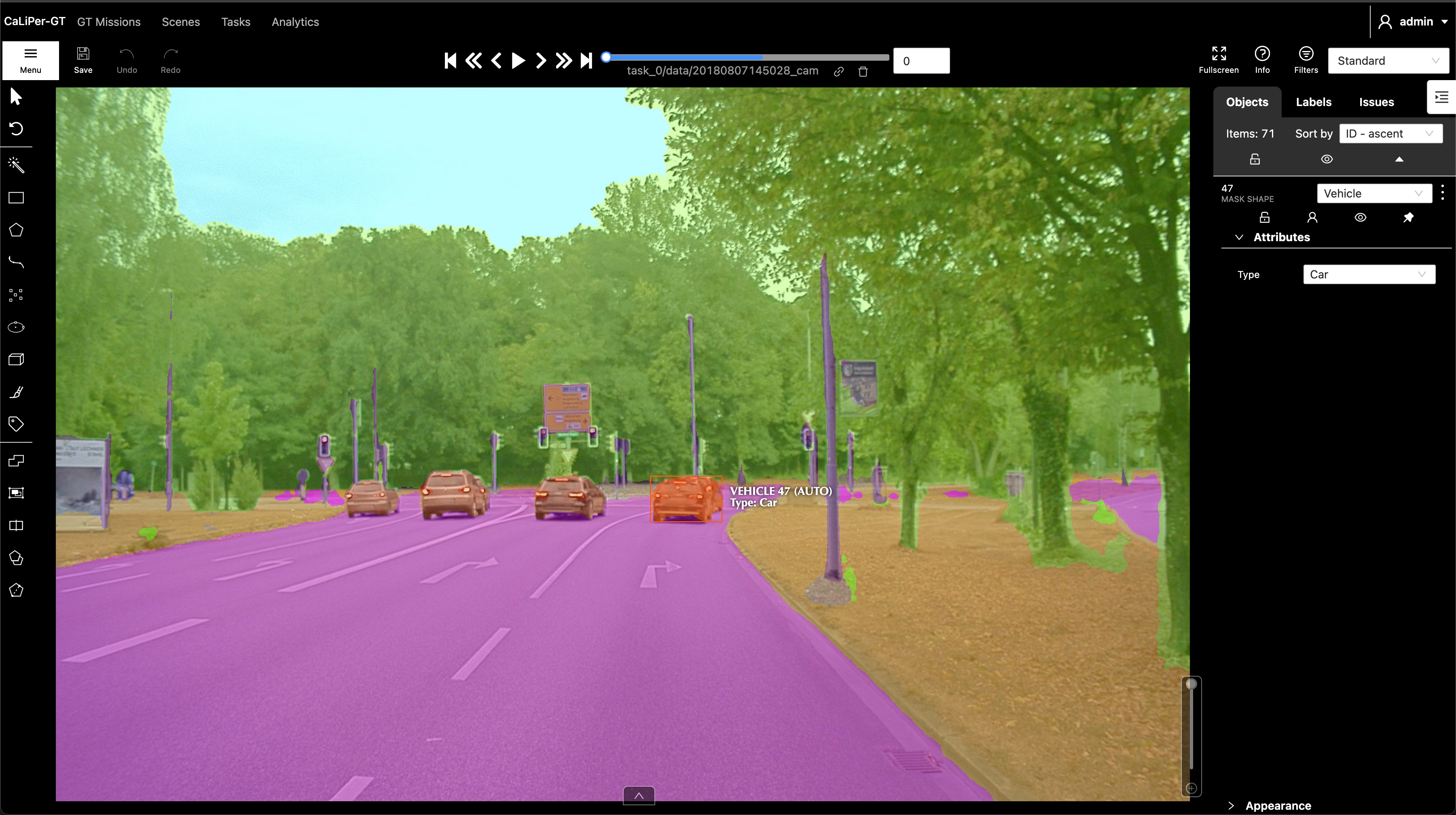Open the cuboid drawing tool

click(x=16, y=359)
